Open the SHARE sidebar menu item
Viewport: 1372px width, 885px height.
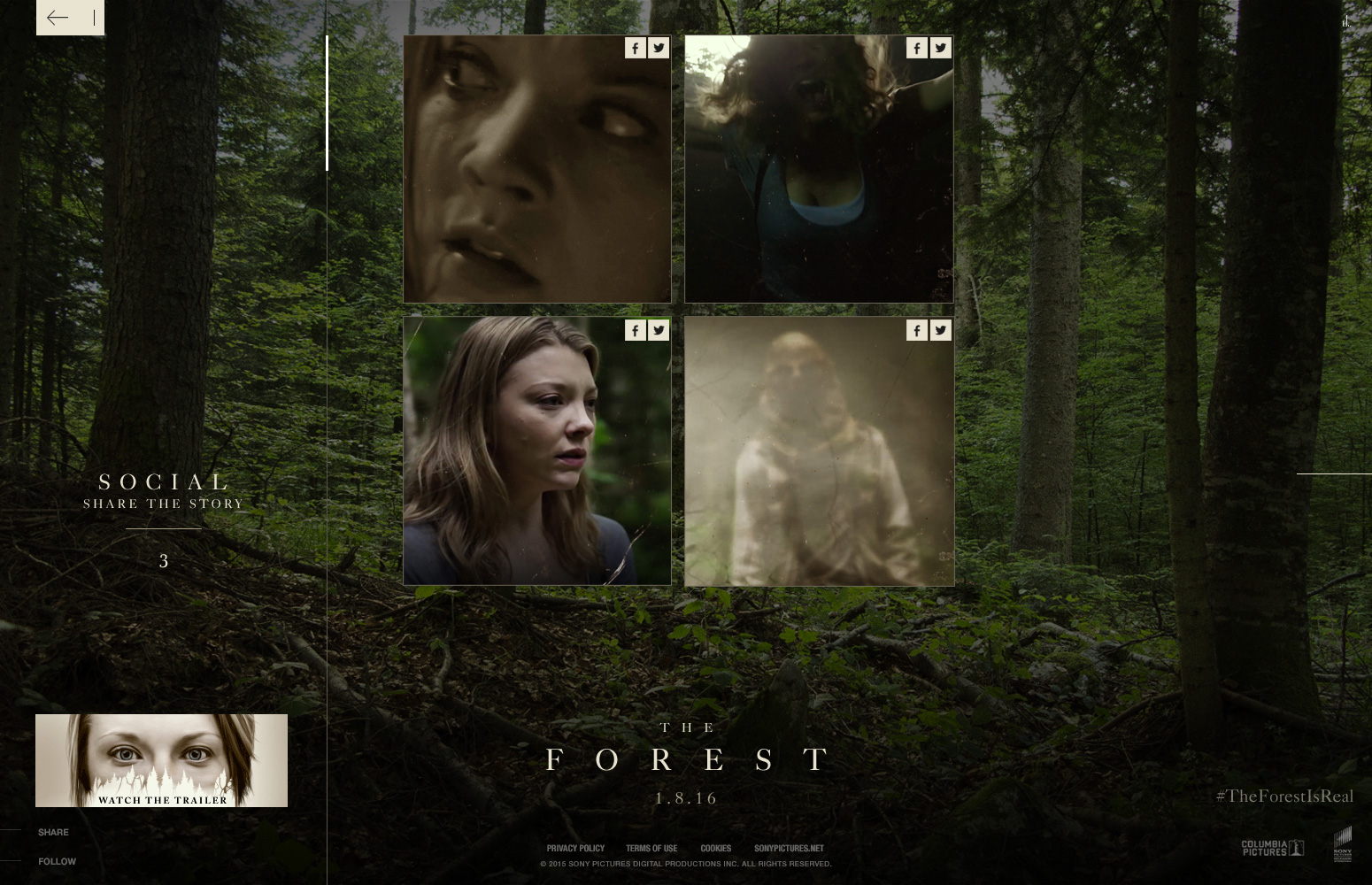coord(53,832)
